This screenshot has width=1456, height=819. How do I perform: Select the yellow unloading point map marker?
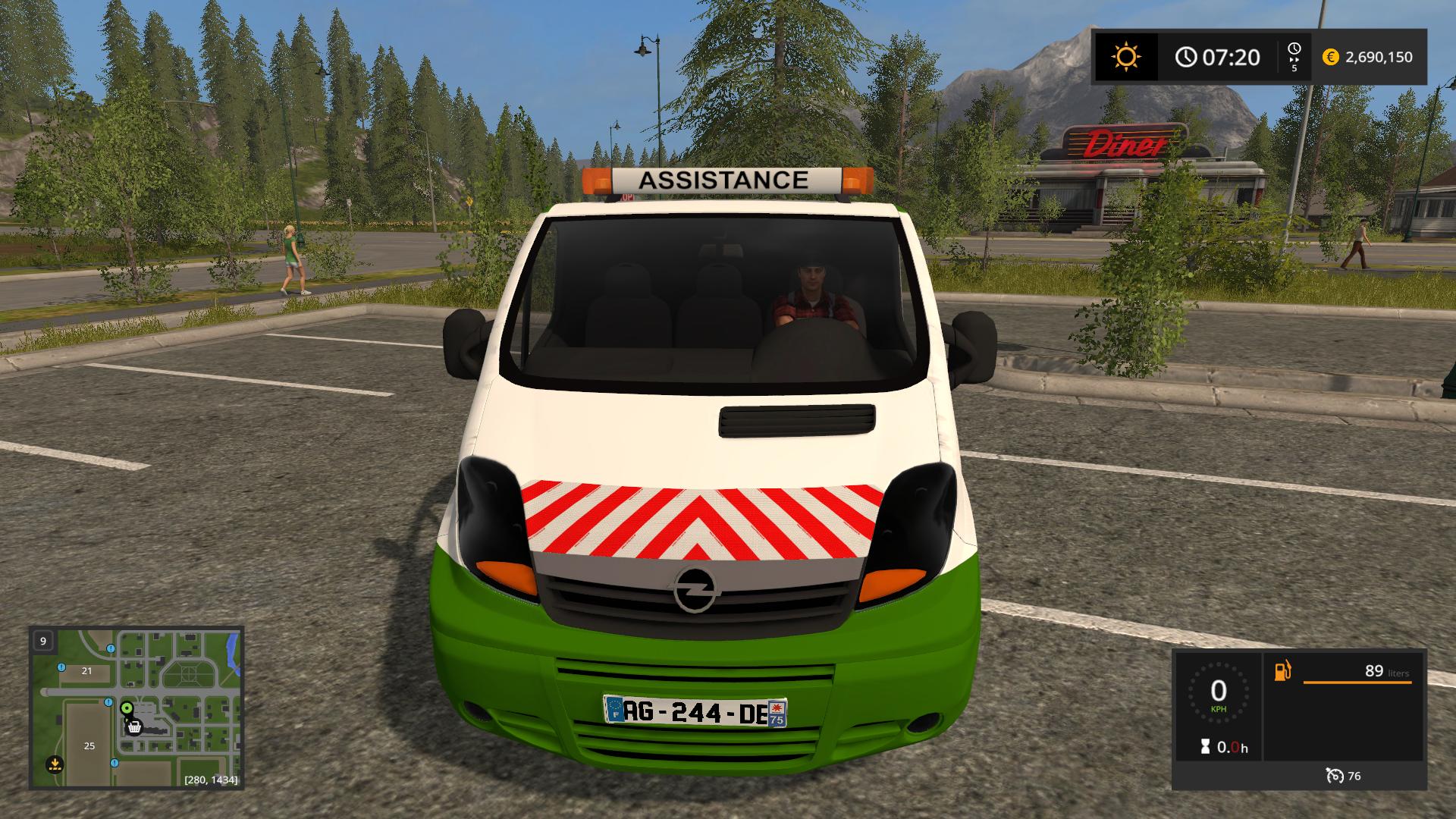tap(54, 764)
